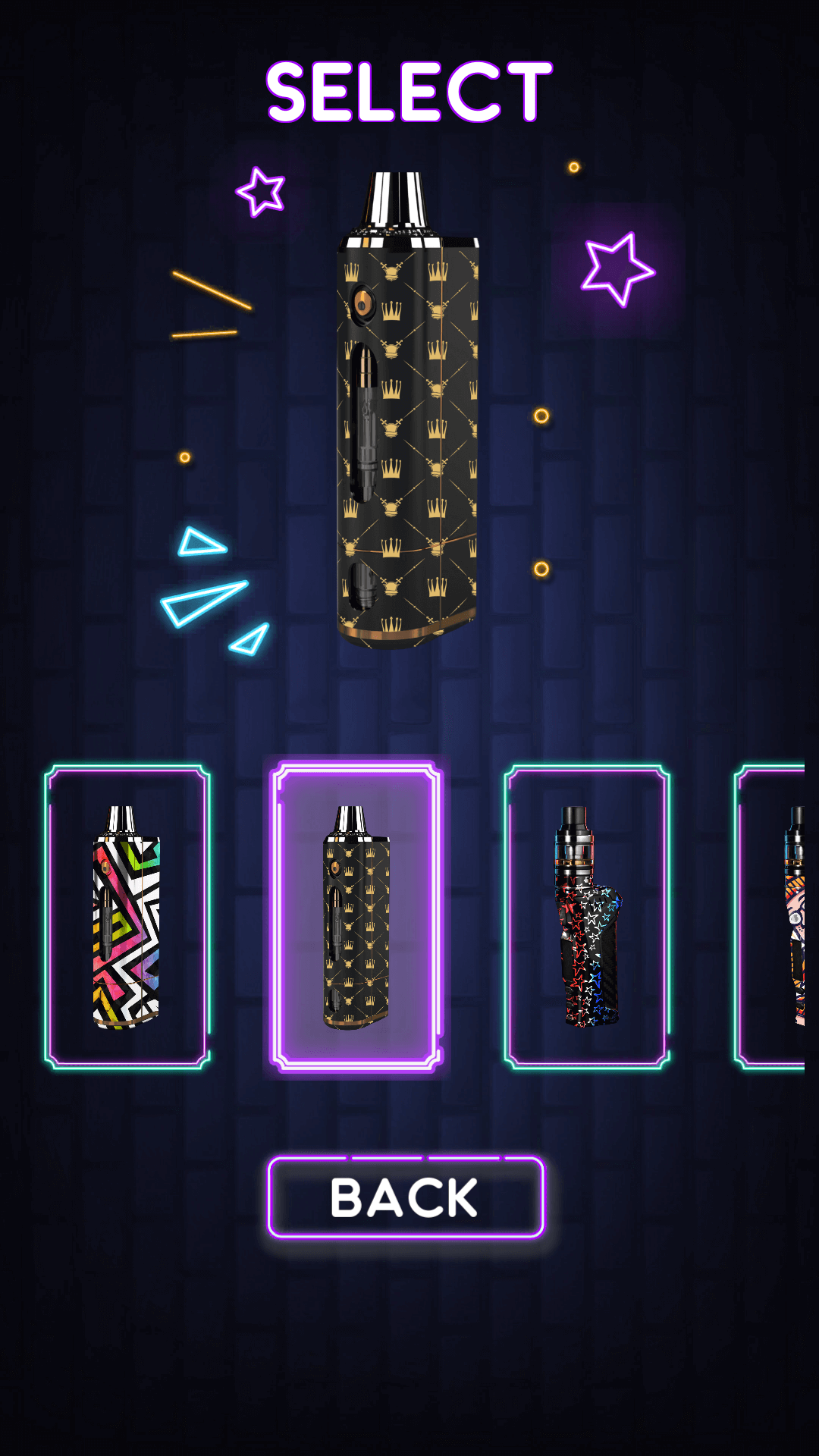Select the colorful zigzag vape card

point(127,917)
